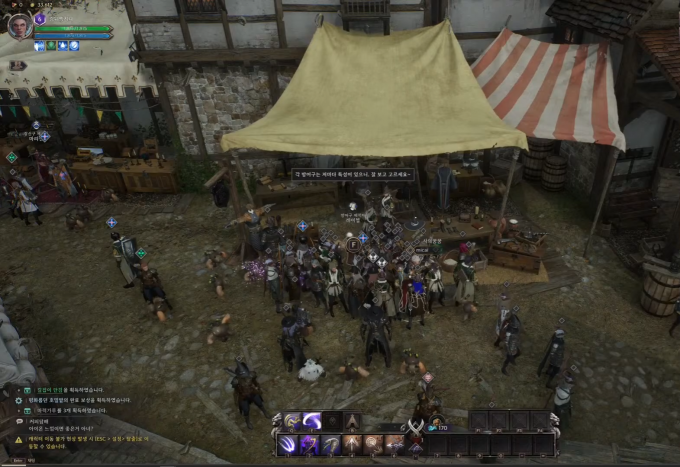This screenshot has height=467, width=680.
Task: Trigger the curved scythe skill
Action: pos(331,443)
